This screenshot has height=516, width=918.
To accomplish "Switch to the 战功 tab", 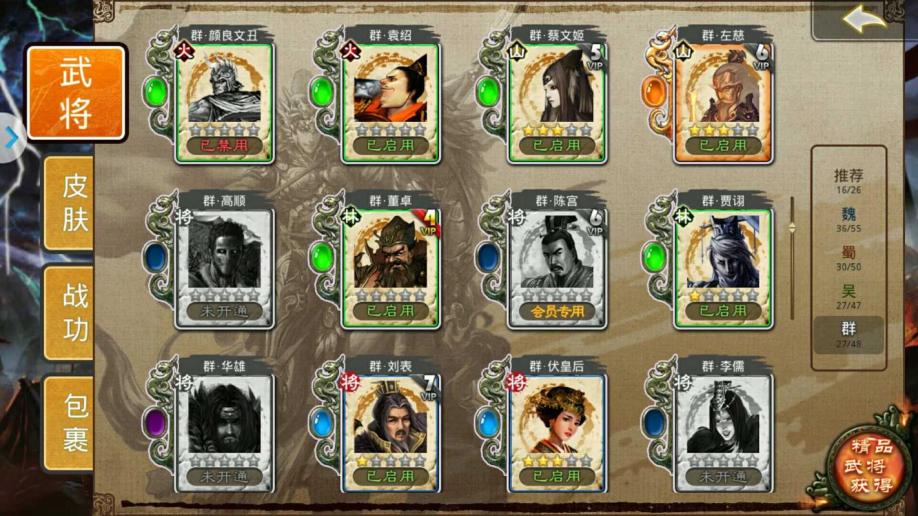I will pos(75,311).
